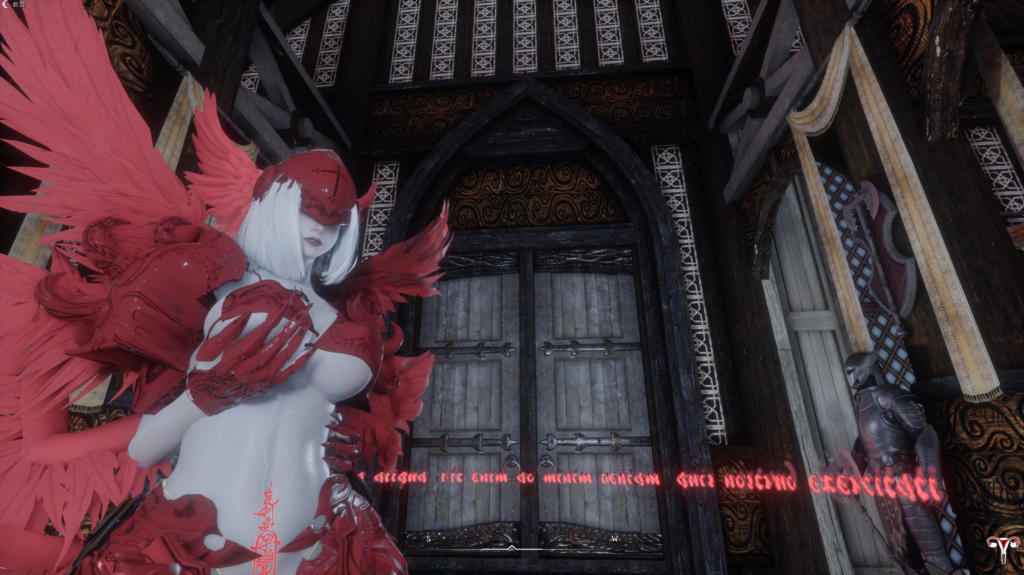
Task: Click the compass bar with S and W
Action: 511,539
